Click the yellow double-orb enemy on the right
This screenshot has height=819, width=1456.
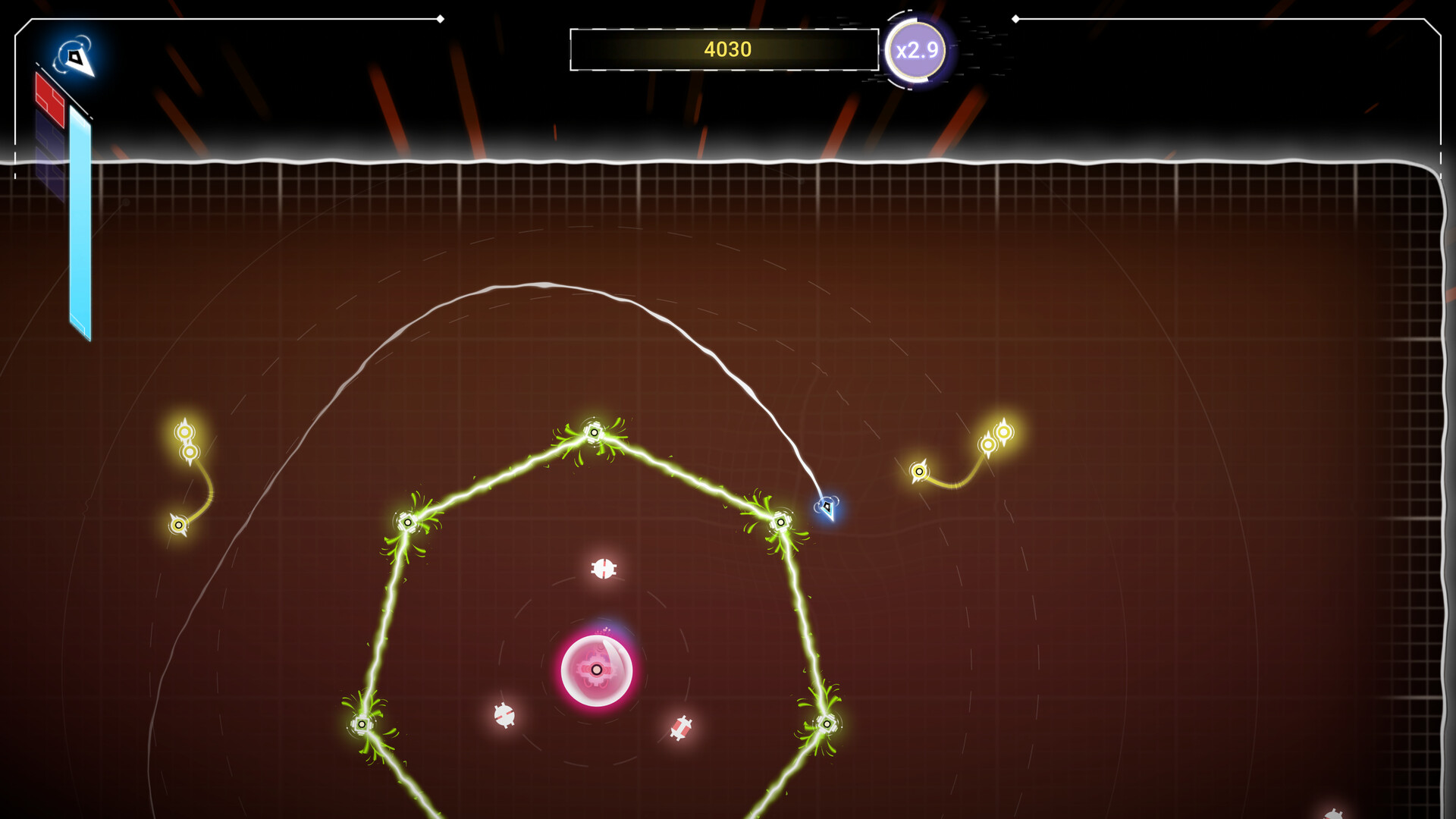997,438
